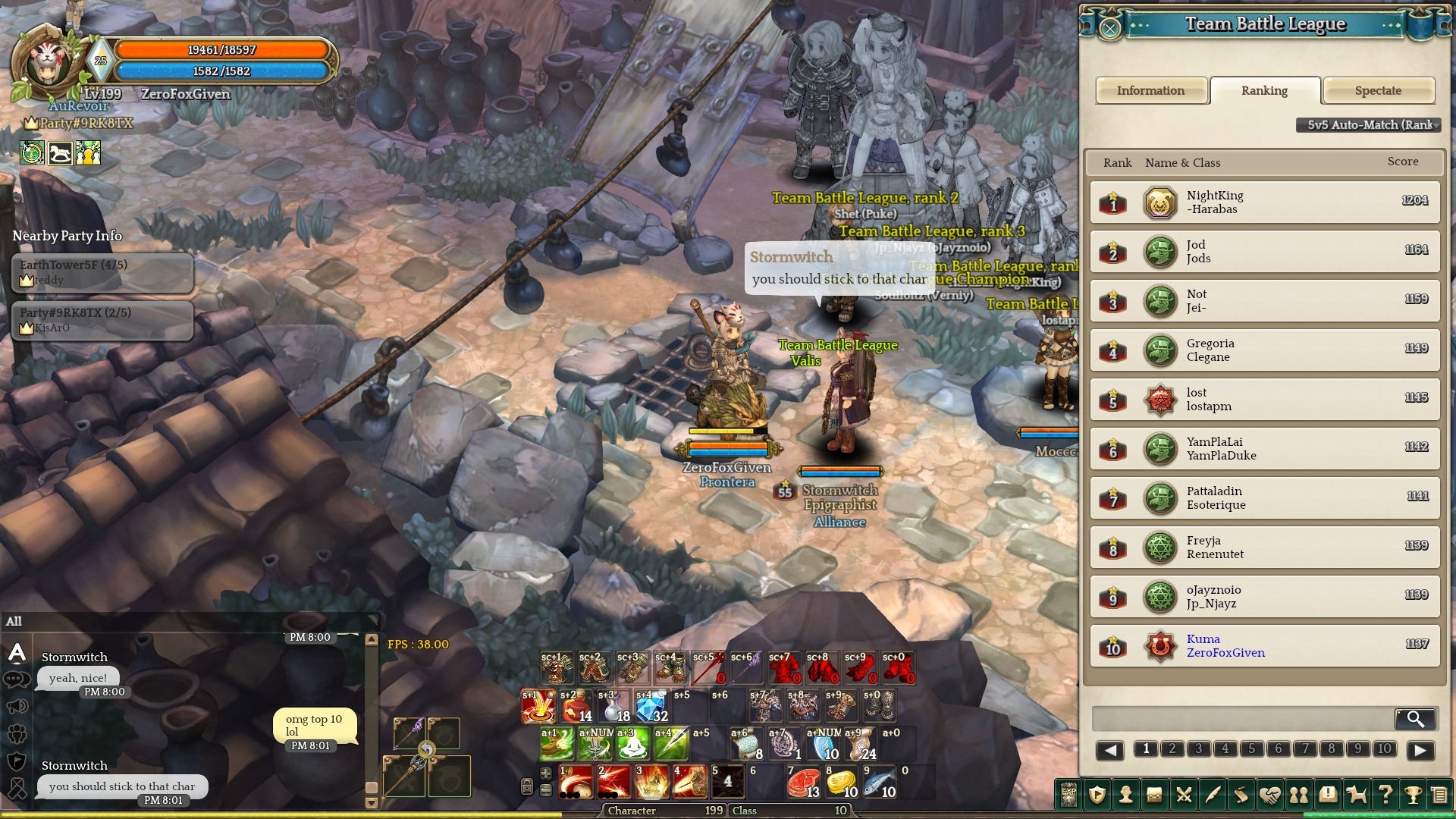Eat the raw meat in slot 7

click(x=803, y=783)
